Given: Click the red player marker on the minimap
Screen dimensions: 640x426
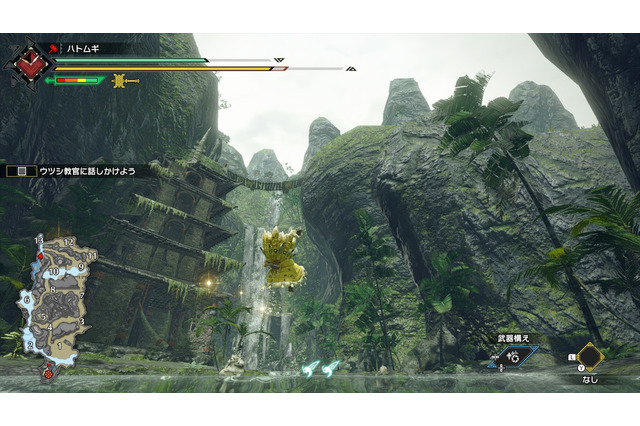Looking at the screenshot, I should click(40, 257).
